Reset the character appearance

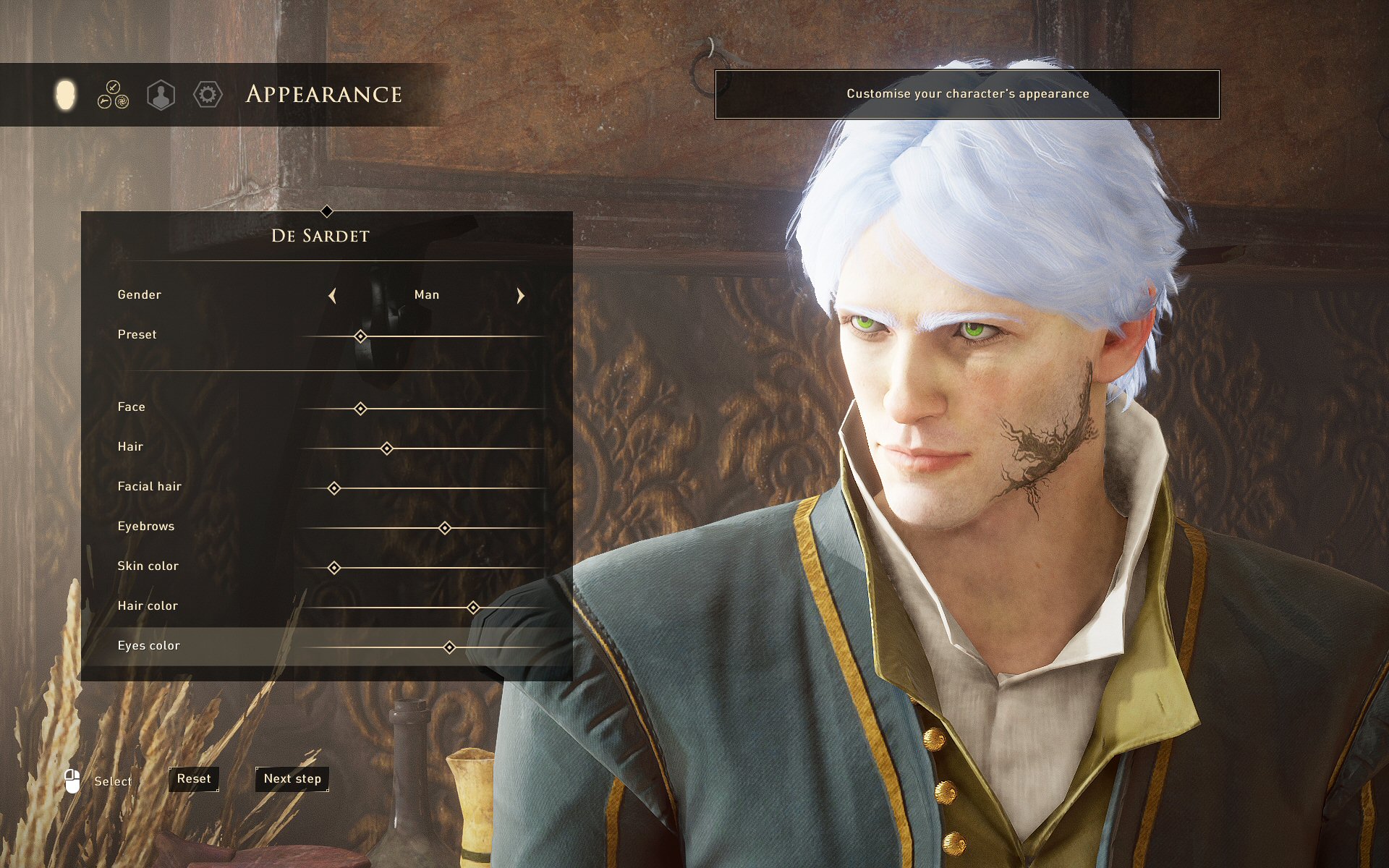pos(194,779)
